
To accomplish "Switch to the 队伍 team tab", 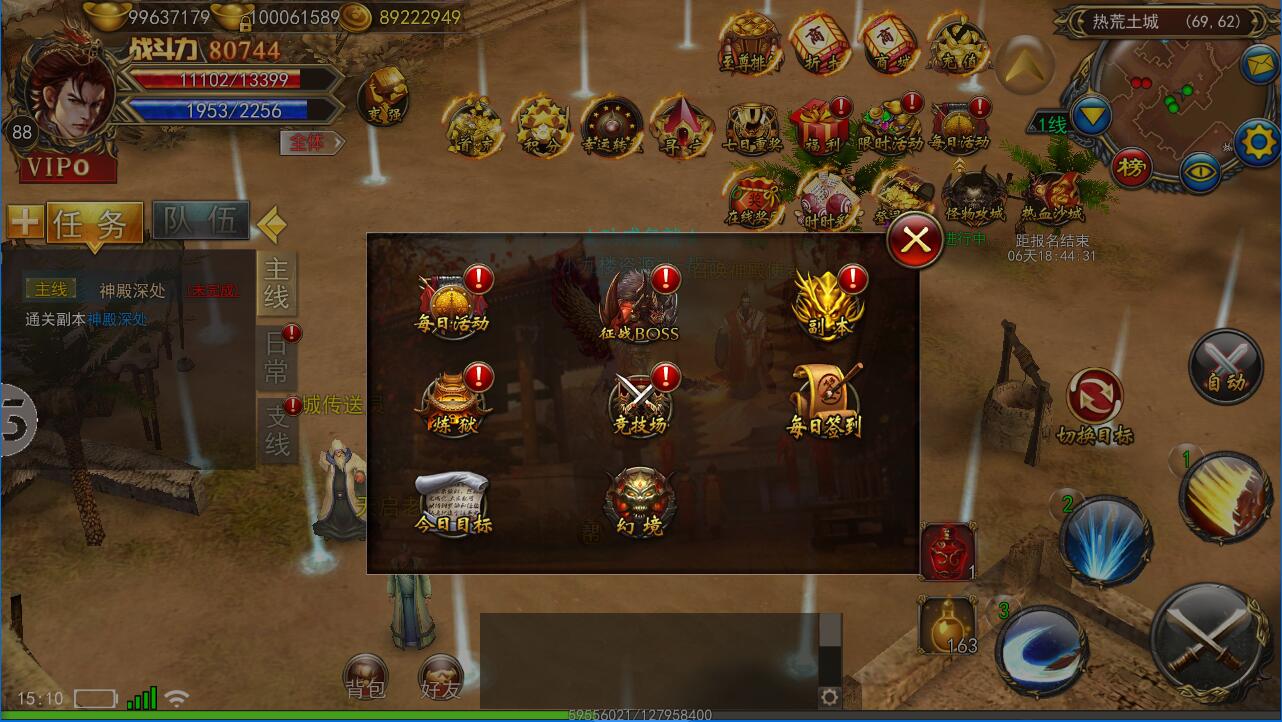I will click(200, 222).
